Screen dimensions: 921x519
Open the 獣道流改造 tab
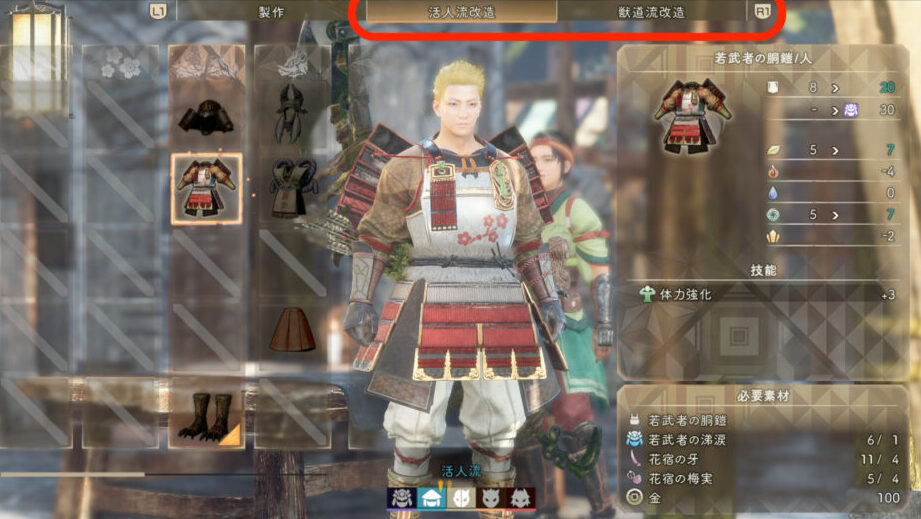coord(652,12)
